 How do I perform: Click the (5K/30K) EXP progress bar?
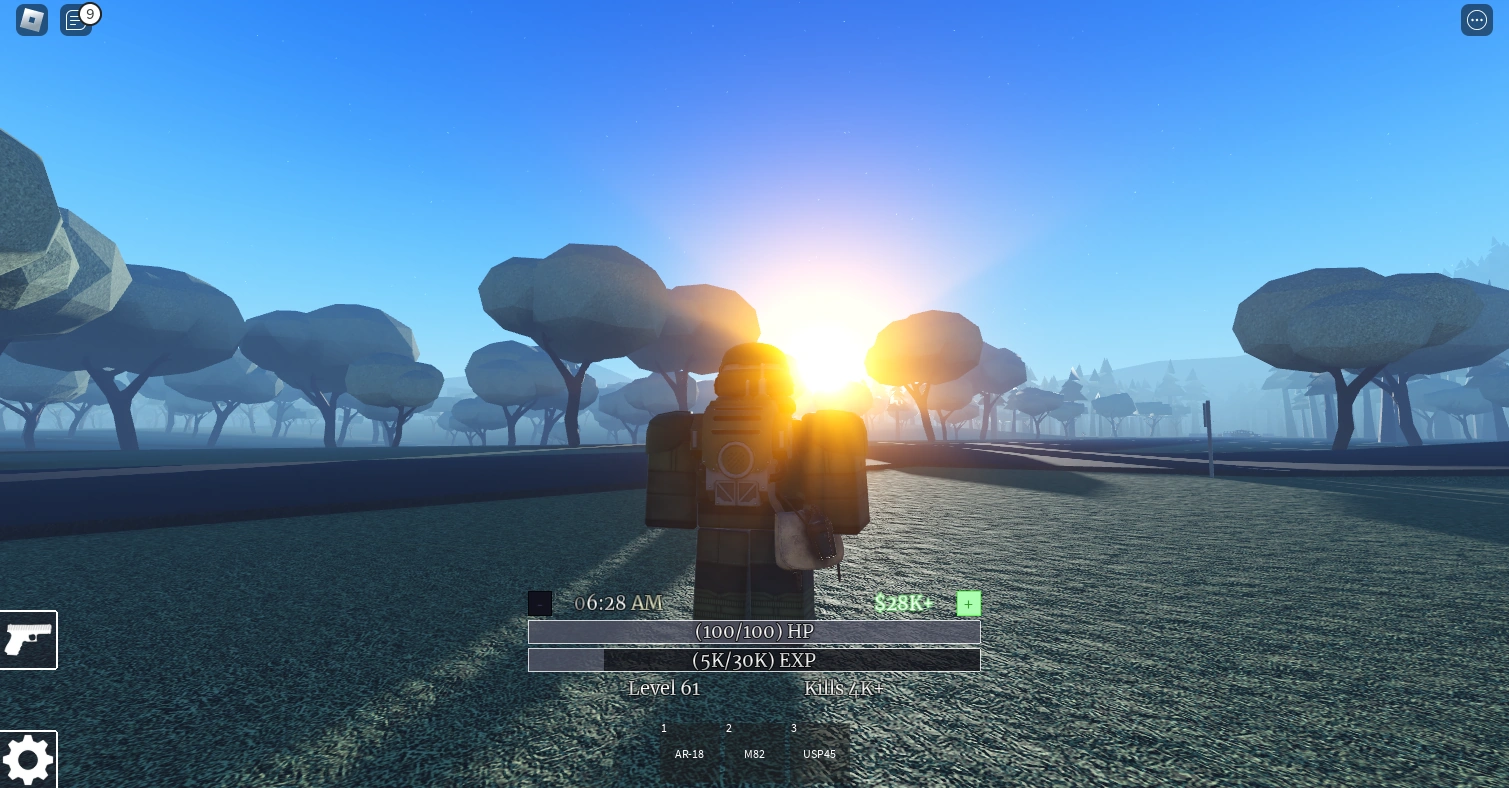[754, 660]
